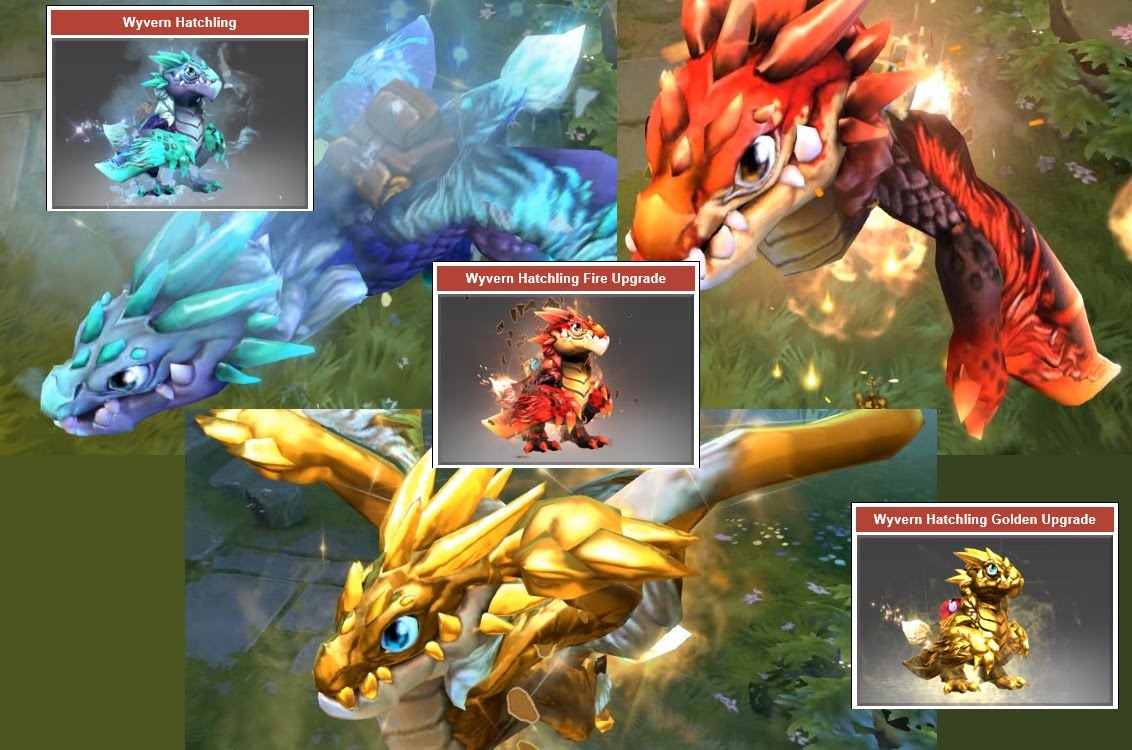
Task: Choose the Wyvern Hatchling Golden Upgrade preview
Action: 984,619
